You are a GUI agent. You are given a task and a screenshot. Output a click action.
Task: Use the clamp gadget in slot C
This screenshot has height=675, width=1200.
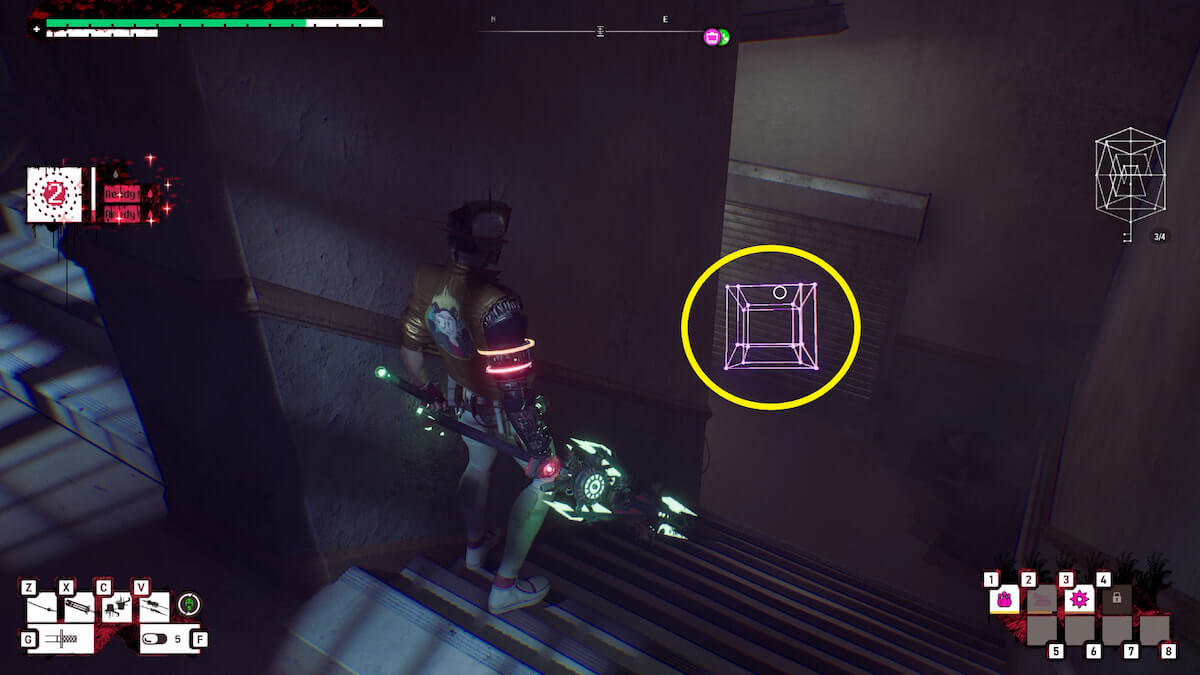pyautogui.click(x=117, y=607)
